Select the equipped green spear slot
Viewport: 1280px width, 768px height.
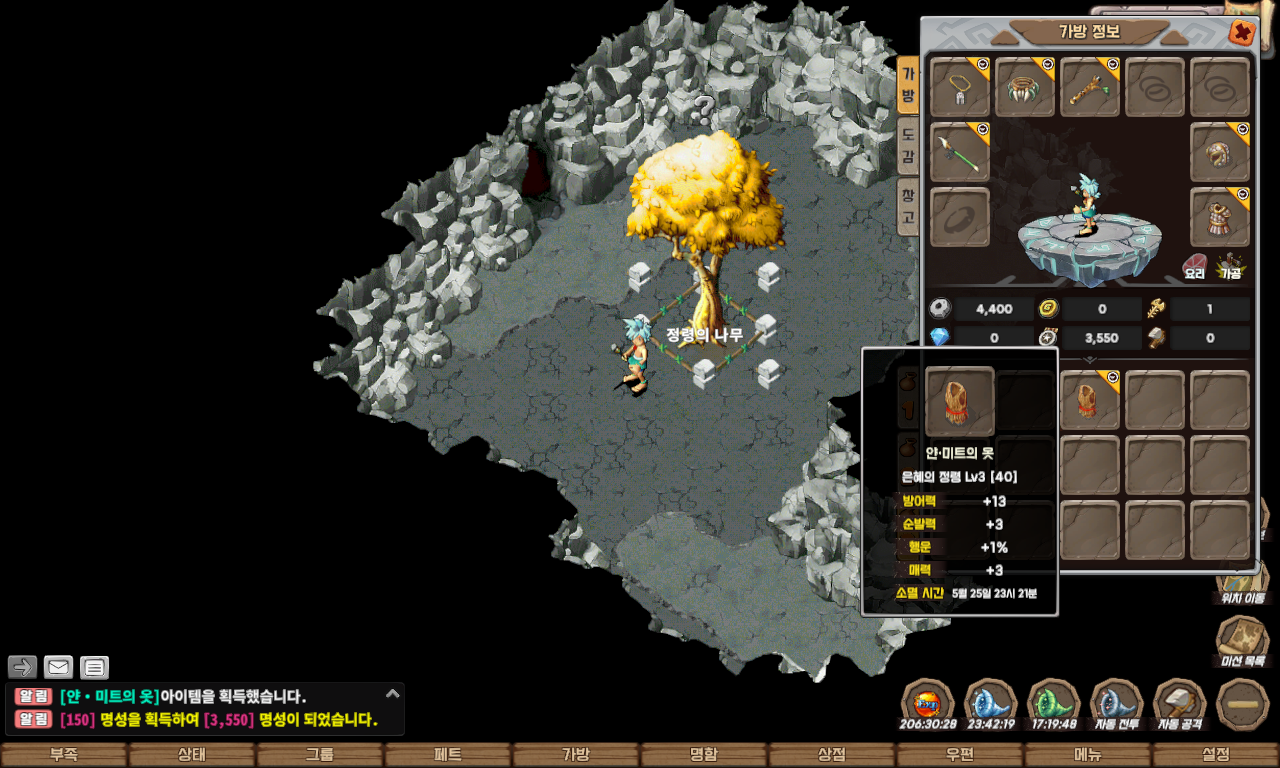point(960,152)
